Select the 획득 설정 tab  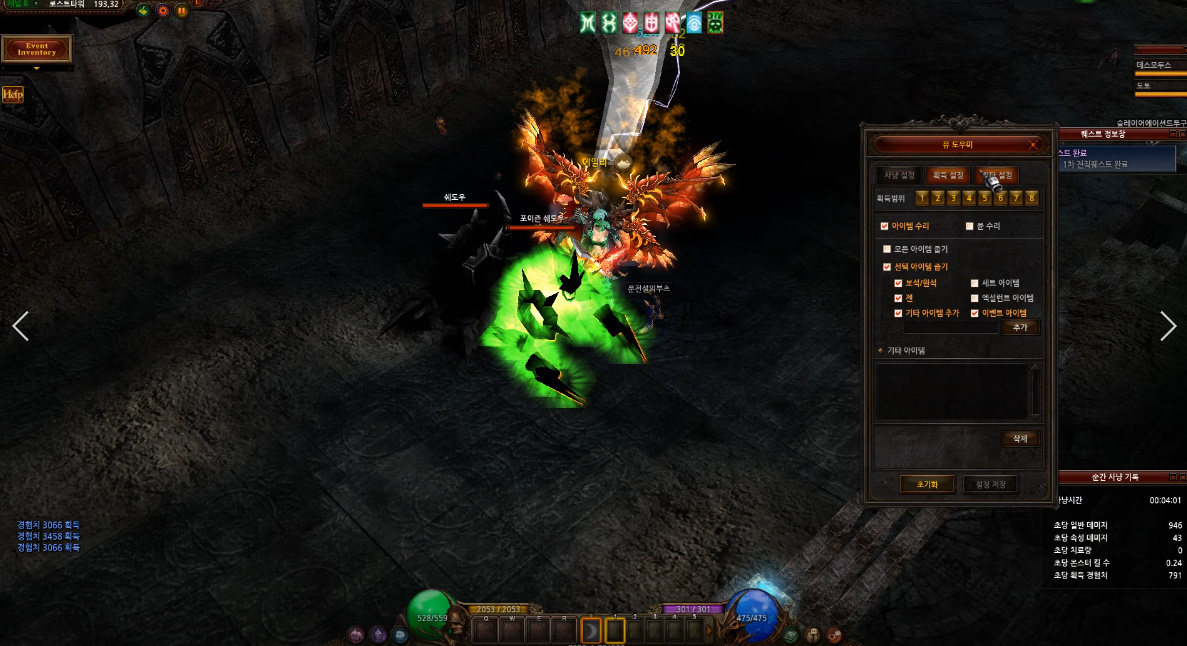[948, 175]
